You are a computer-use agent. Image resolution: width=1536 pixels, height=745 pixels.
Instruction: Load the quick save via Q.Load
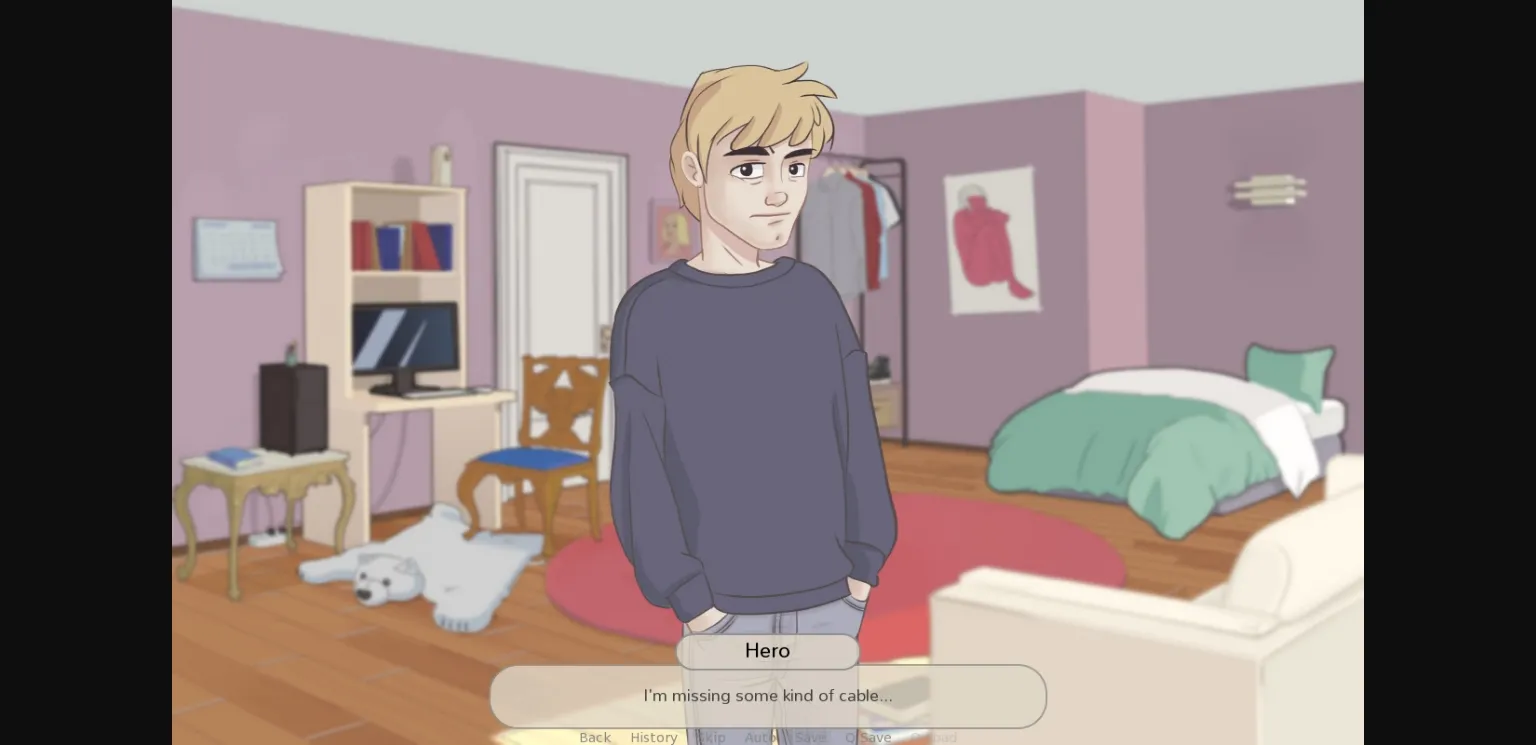tap(933, 737)
